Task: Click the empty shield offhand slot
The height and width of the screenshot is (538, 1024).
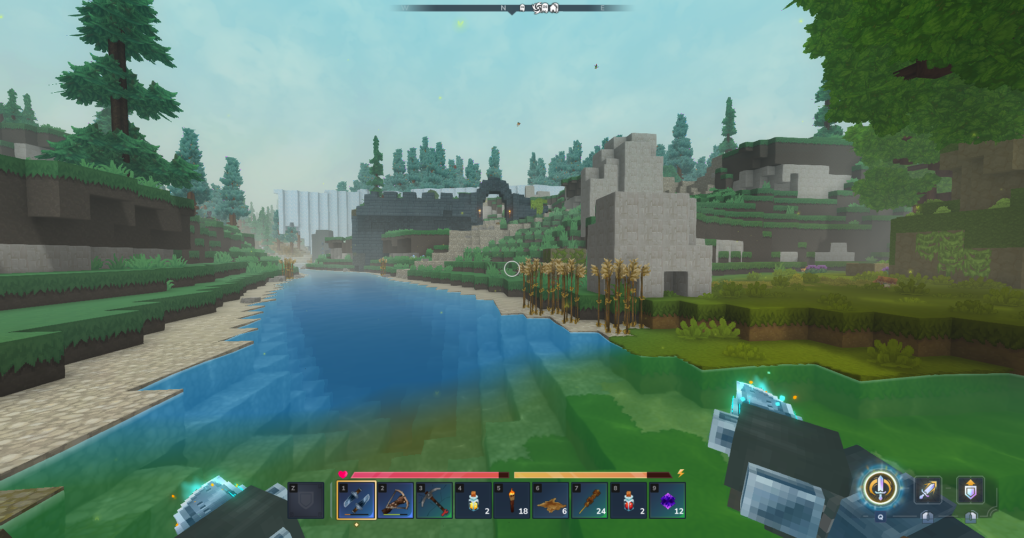Action: point(306,500)
